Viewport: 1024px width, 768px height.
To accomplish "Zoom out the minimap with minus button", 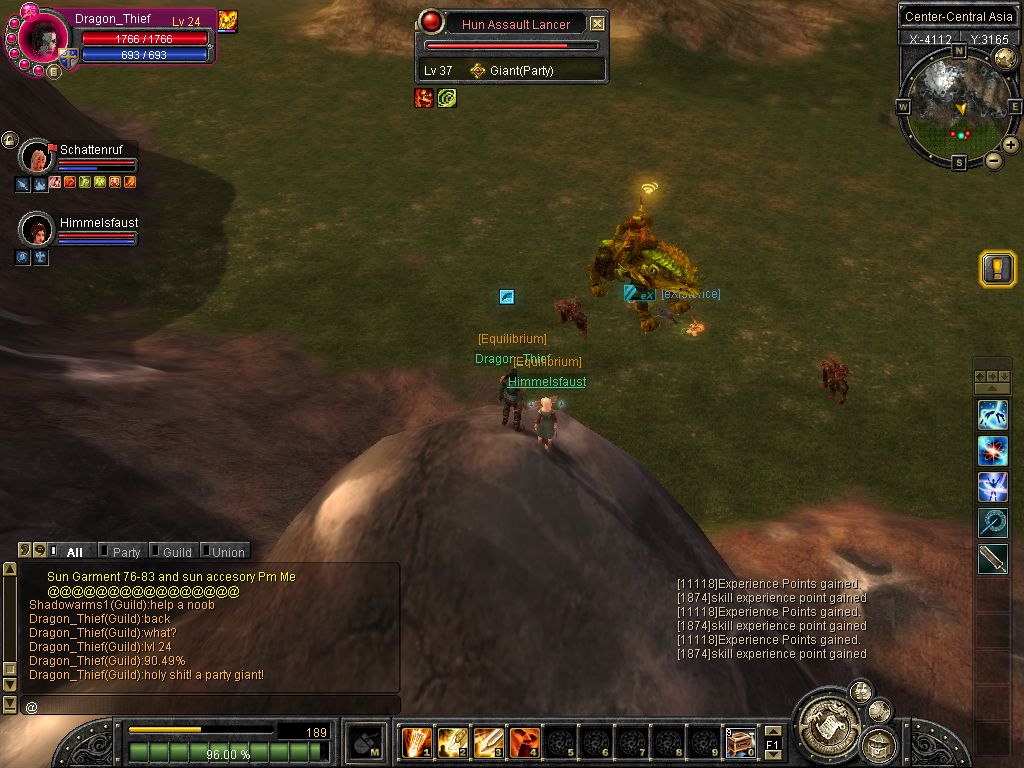I will tap(994, 160).
